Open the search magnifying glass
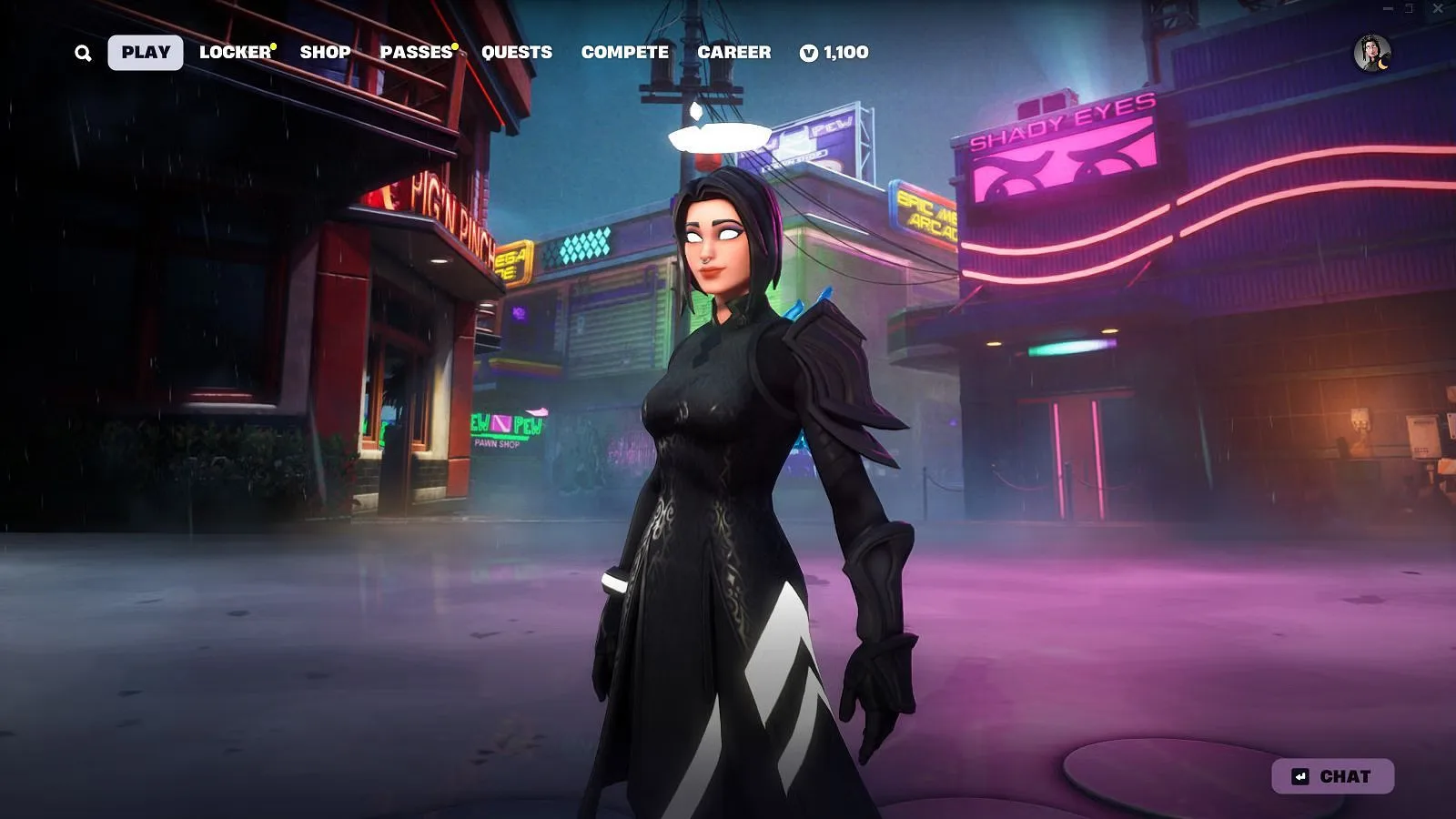This screenshot has width=1456, height=819. pyautogui.click(x=83, y=53)
